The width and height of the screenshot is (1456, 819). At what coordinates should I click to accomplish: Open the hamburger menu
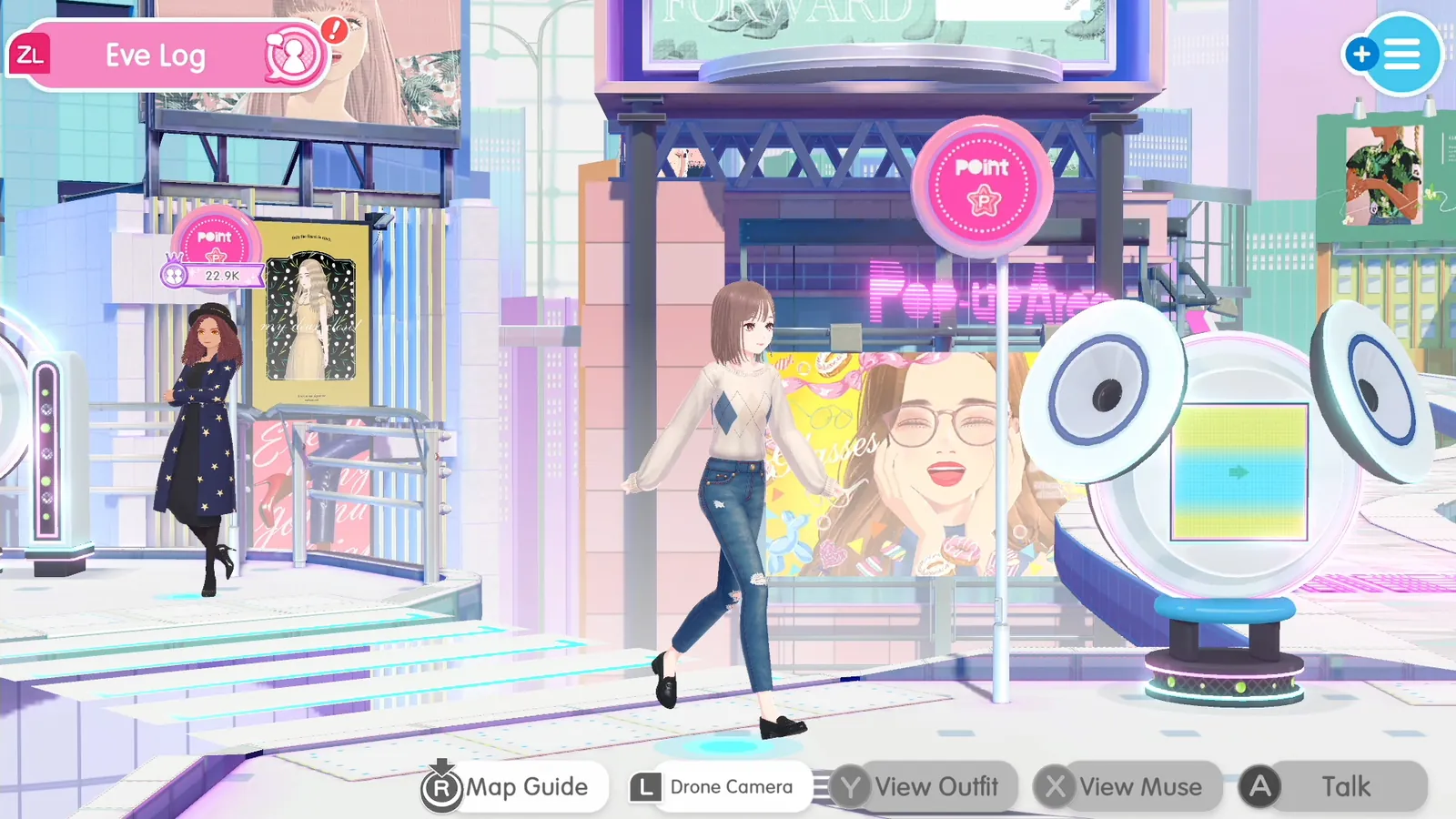1401,53
